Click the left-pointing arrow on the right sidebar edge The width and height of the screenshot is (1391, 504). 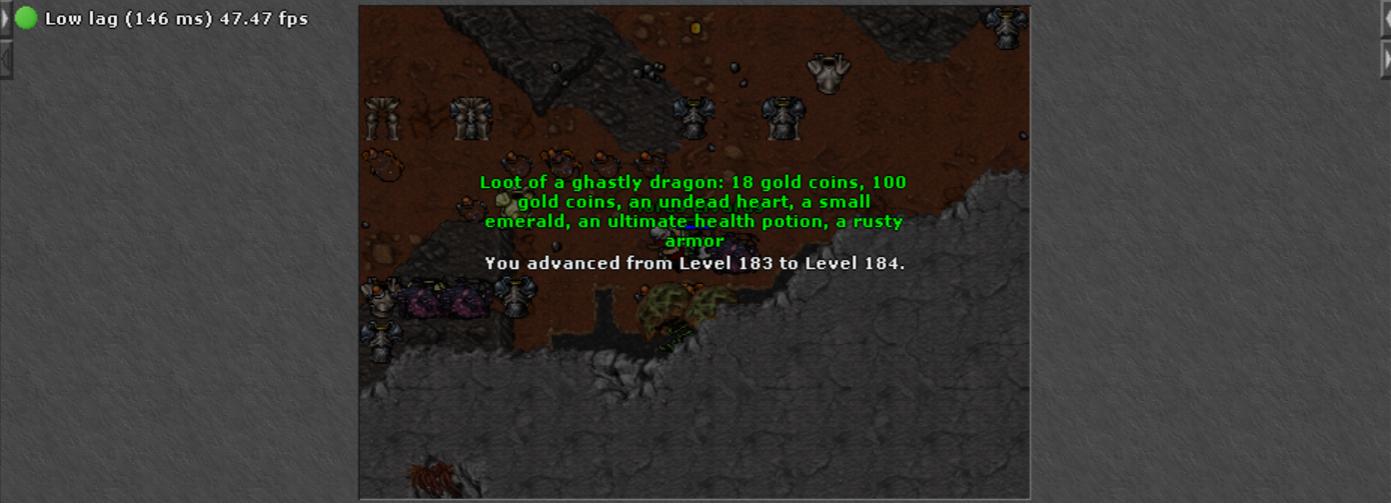(x=1385, y=19)
